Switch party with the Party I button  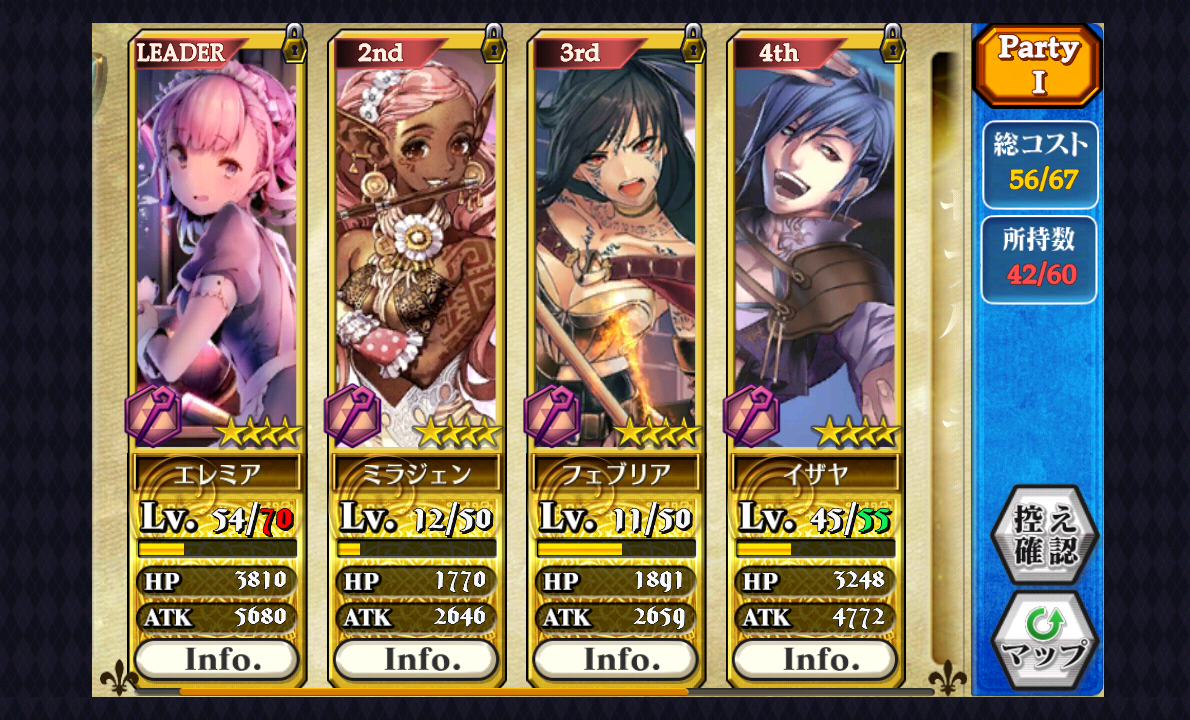1038,65
